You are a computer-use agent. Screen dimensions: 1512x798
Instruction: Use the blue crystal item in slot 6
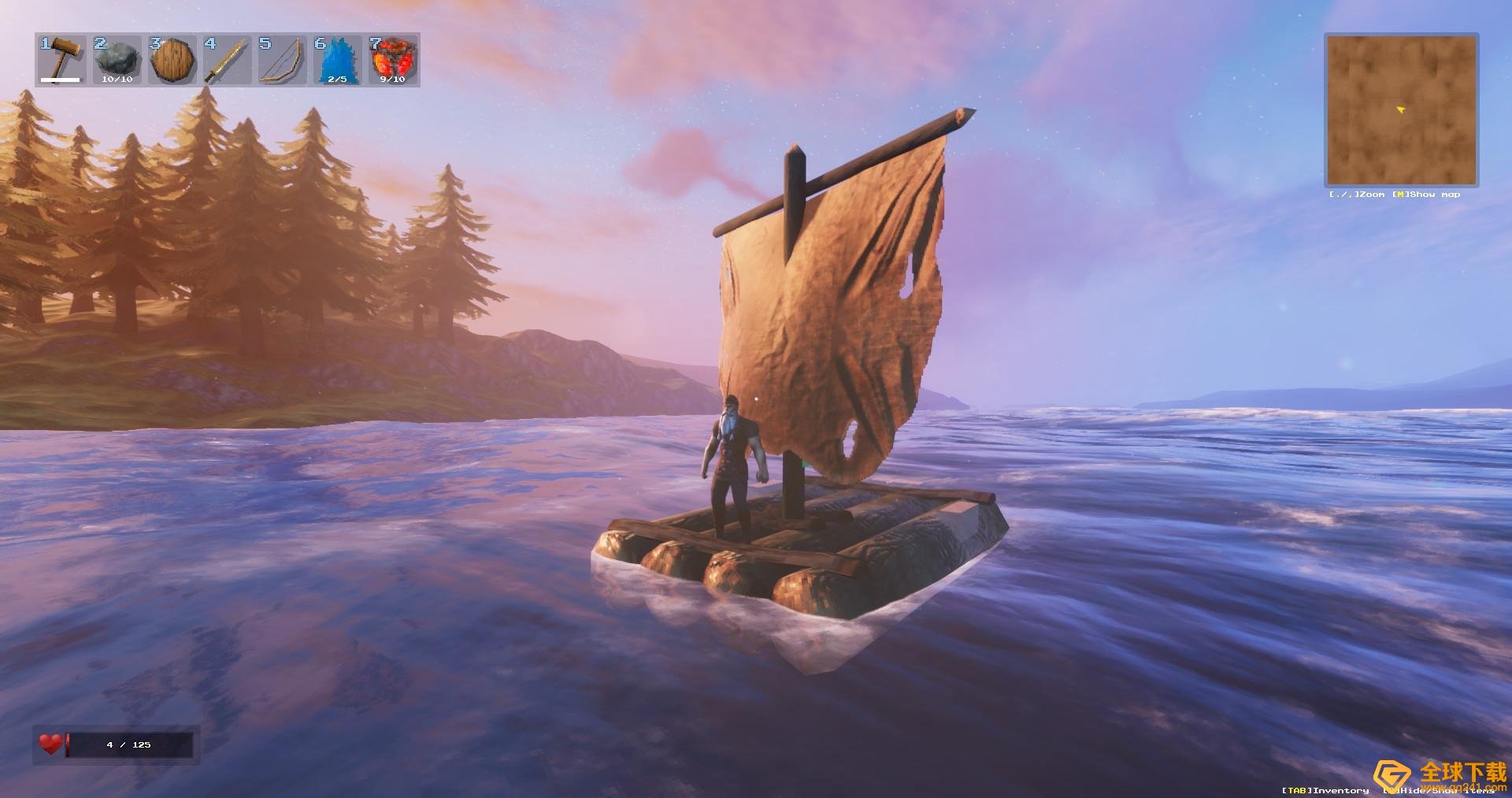tap(337, 59)
